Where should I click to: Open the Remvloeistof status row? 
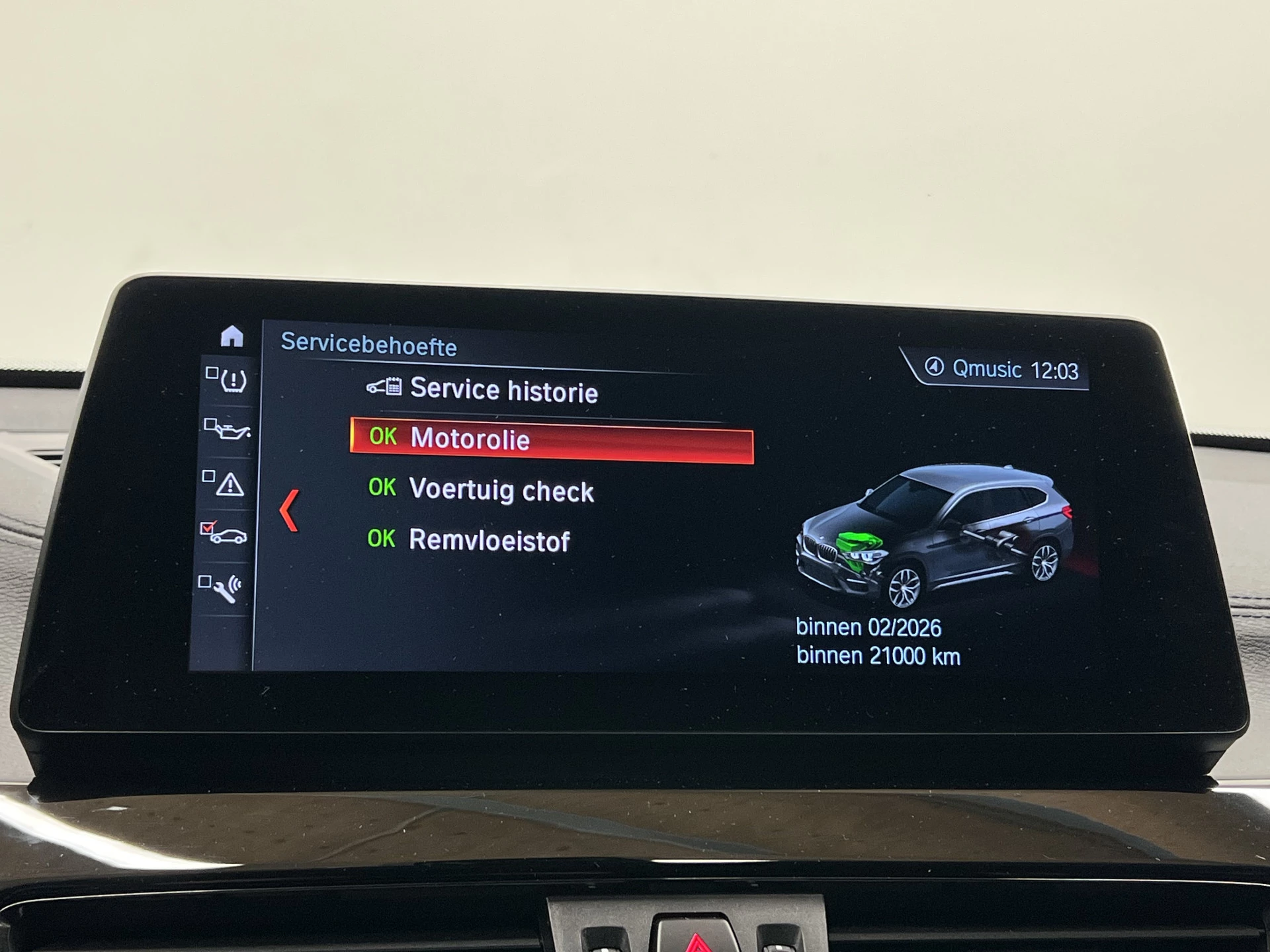click(x=488, y=541)
